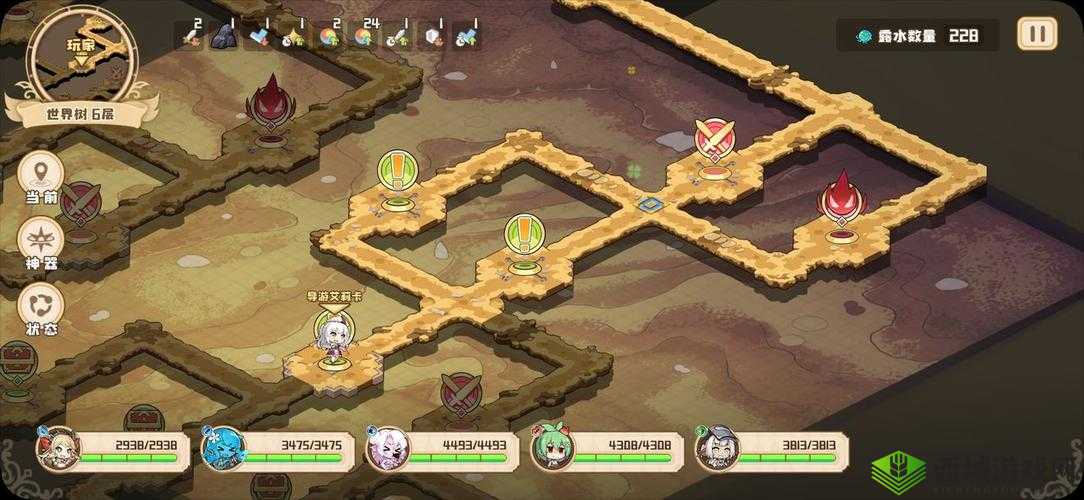Select the white shield item icon
The height and width of the screenshot is (500, 1084).
pyautogui.click(x=431, y=37)
